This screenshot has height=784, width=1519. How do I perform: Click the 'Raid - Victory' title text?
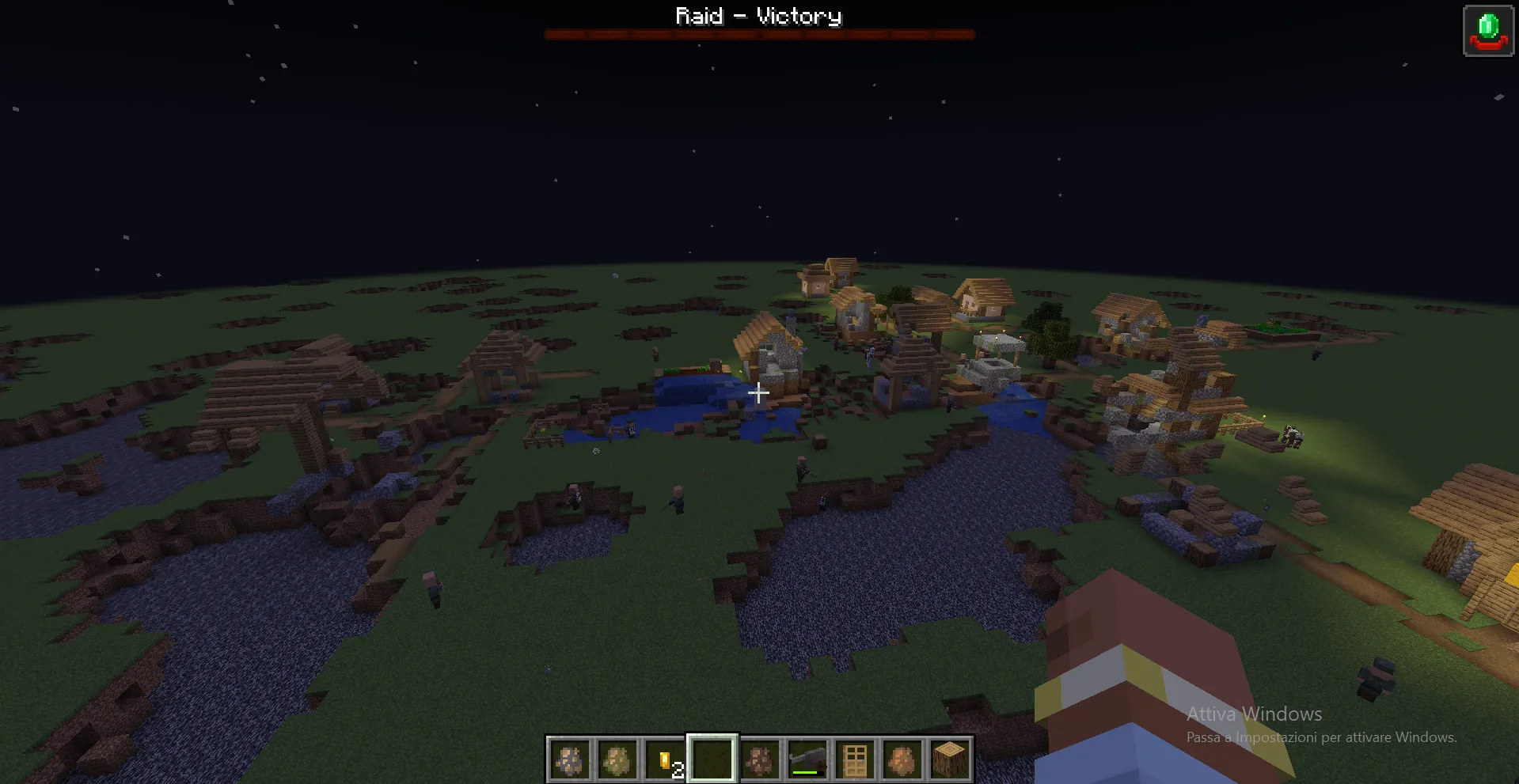[758, 15]
